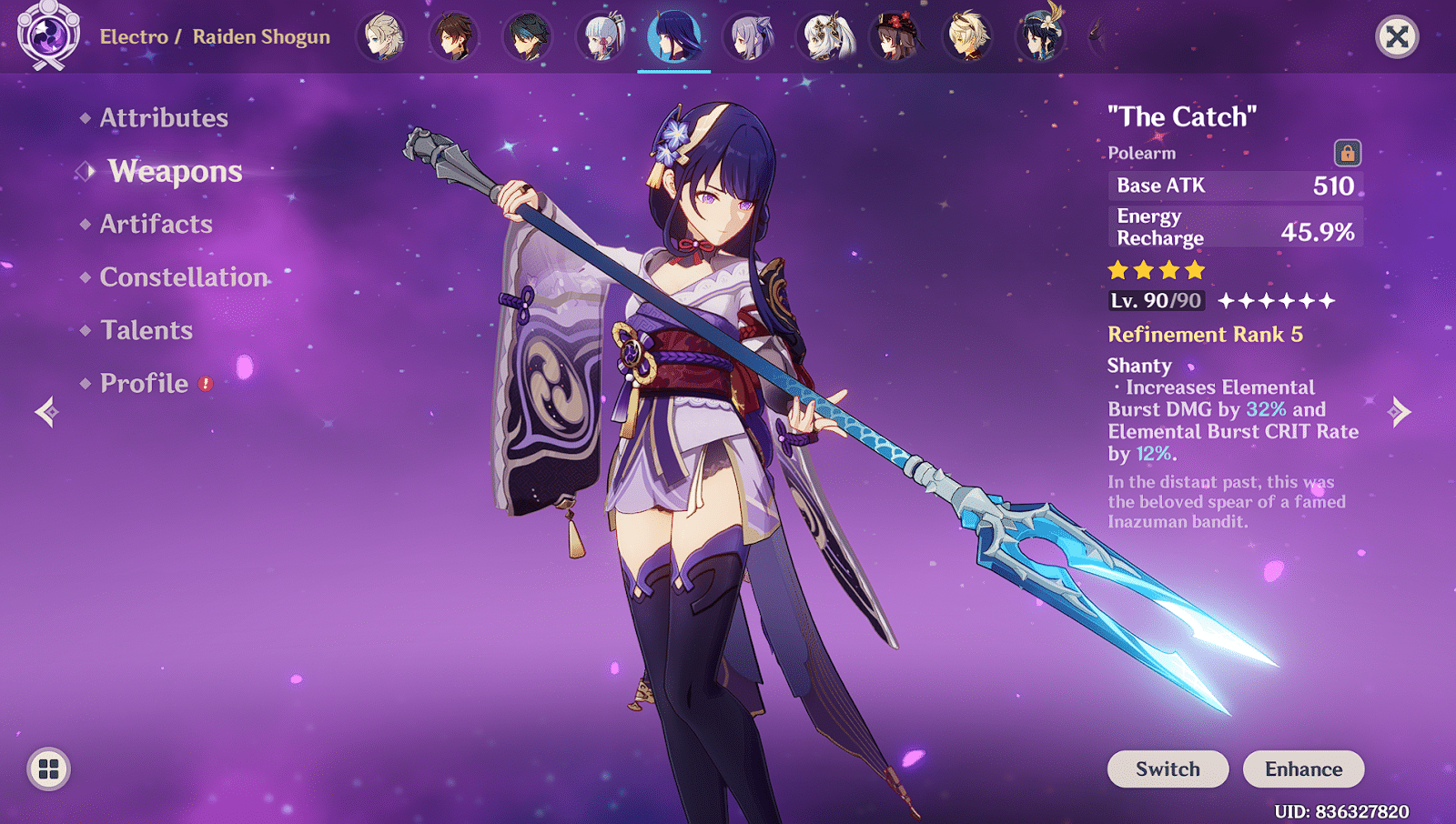The image size is (1456, 824).
Task: Enhance The Catch polearm
Action: point(1303,769)
